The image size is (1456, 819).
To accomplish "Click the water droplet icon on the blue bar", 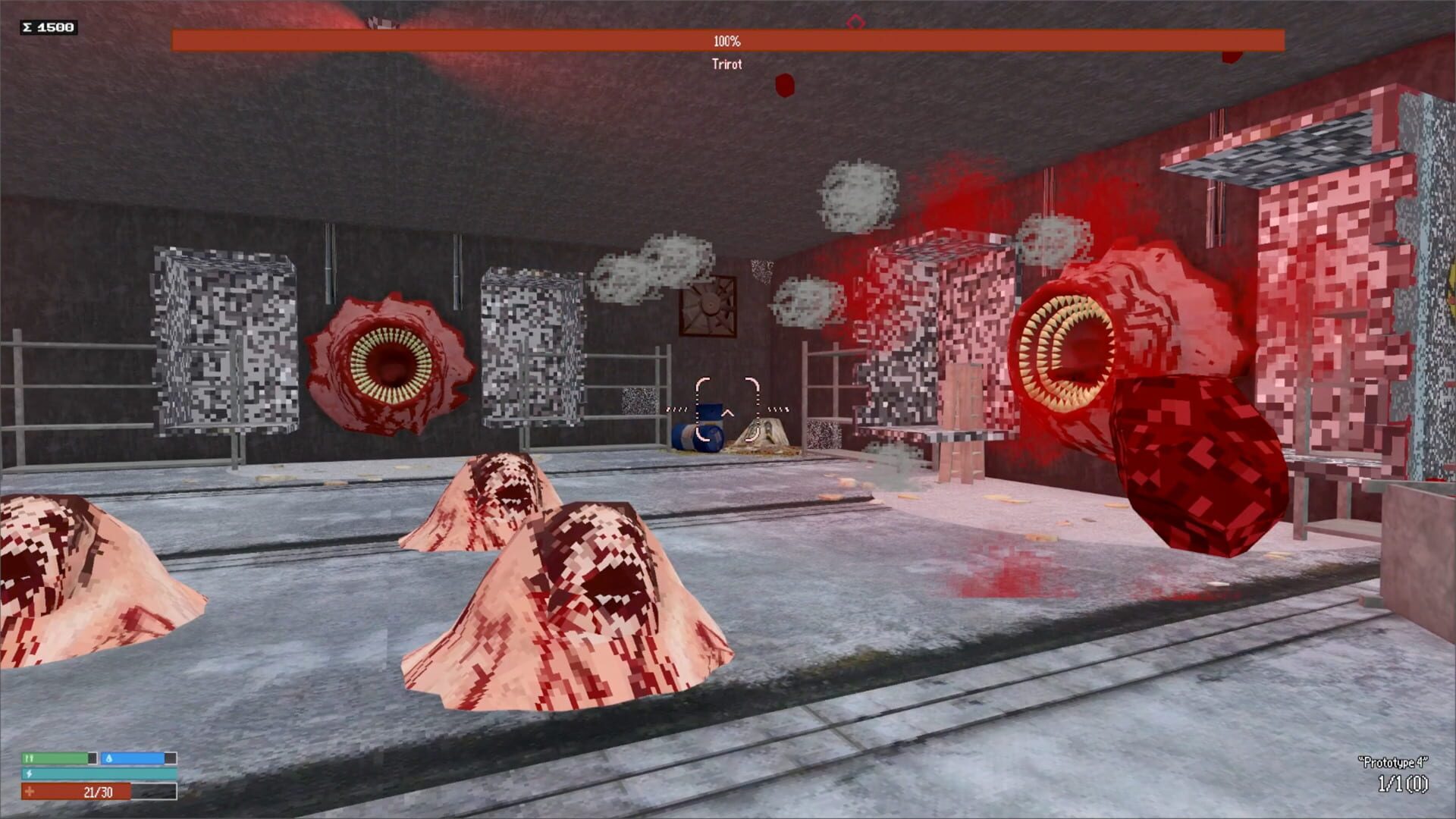I will (109, 758).
